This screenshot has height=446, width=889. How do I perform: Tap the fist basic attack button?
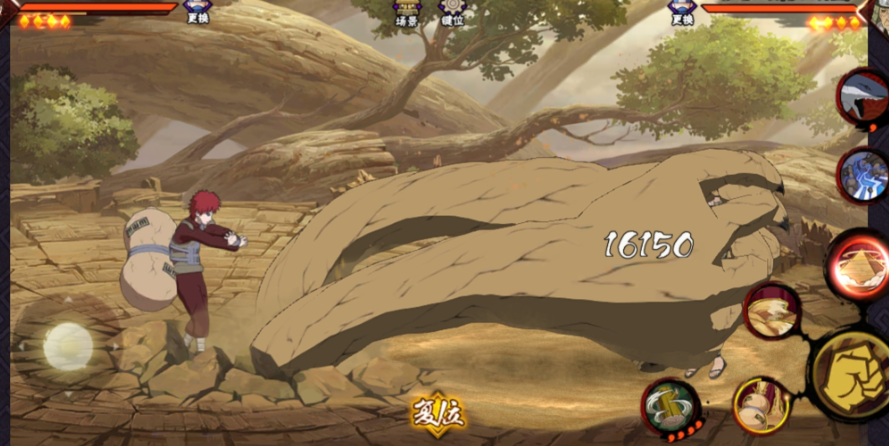tap(850, 375)
